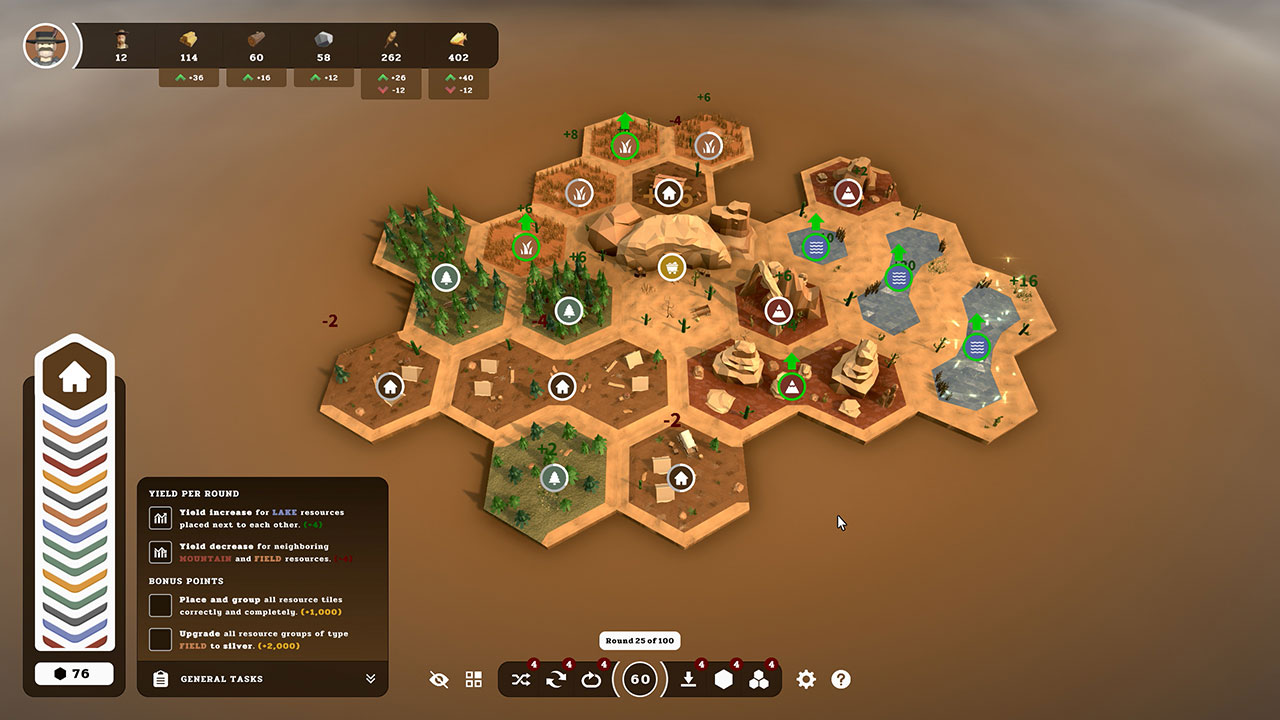Click the rotate tile icon

click(591, 679)
